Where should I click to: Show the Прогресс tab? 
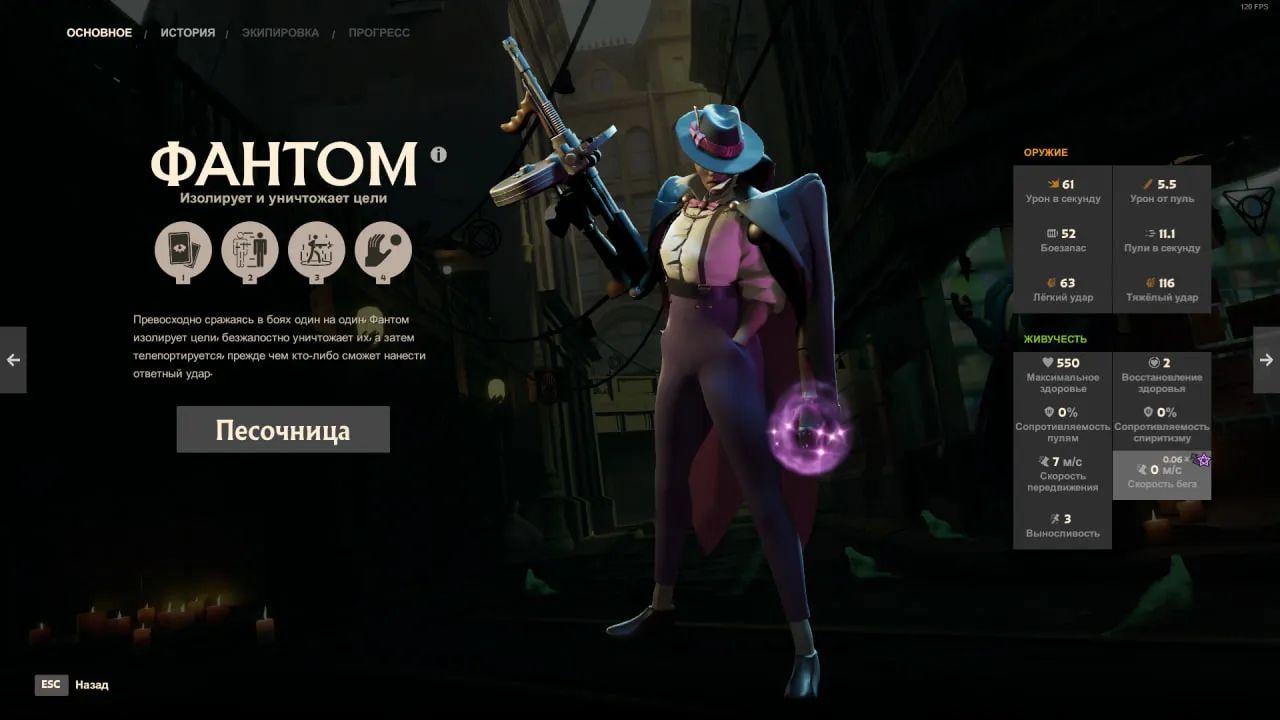click(379, 33)
